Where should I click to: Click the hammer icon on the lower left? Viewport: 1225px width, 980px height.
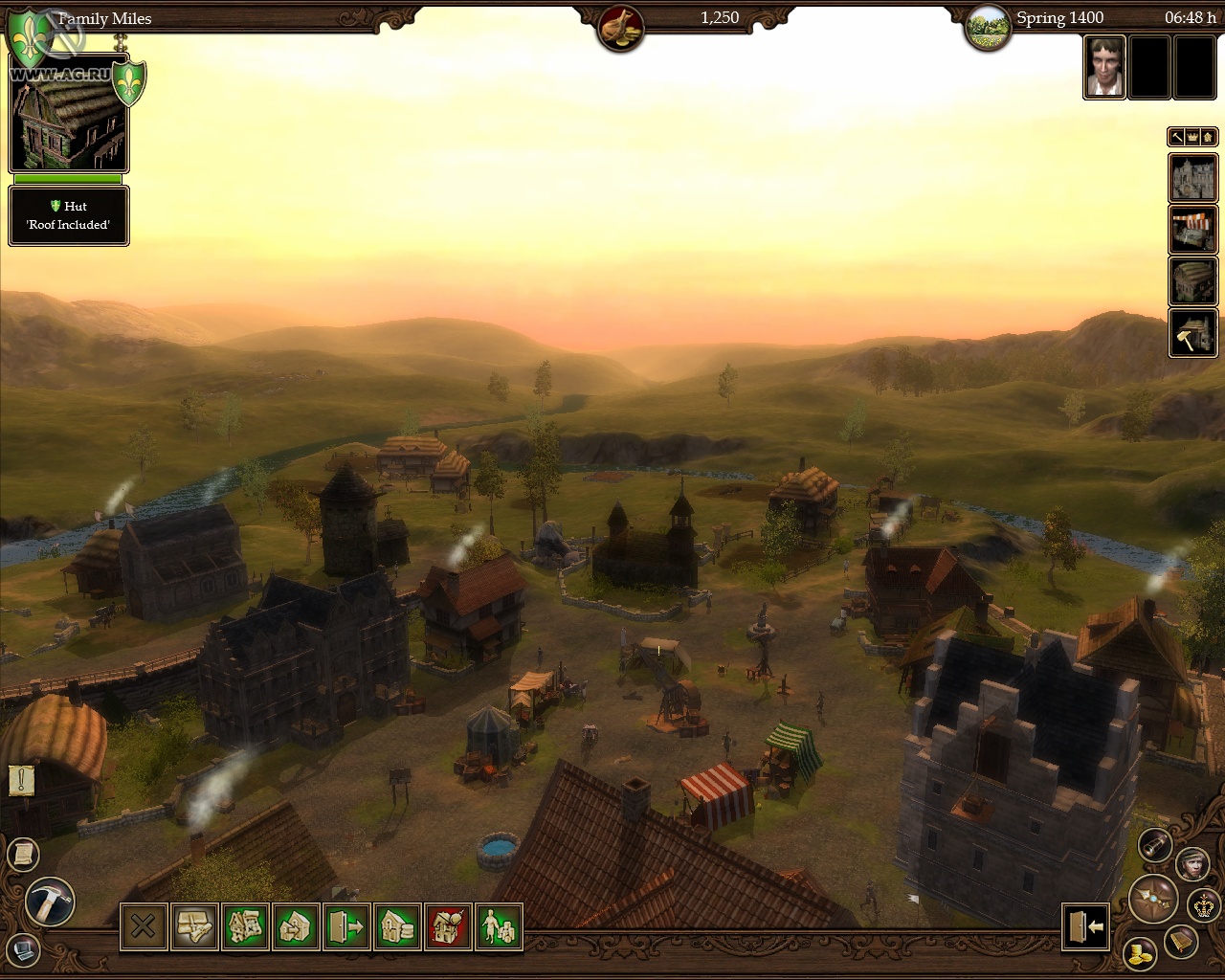[50, 902]
